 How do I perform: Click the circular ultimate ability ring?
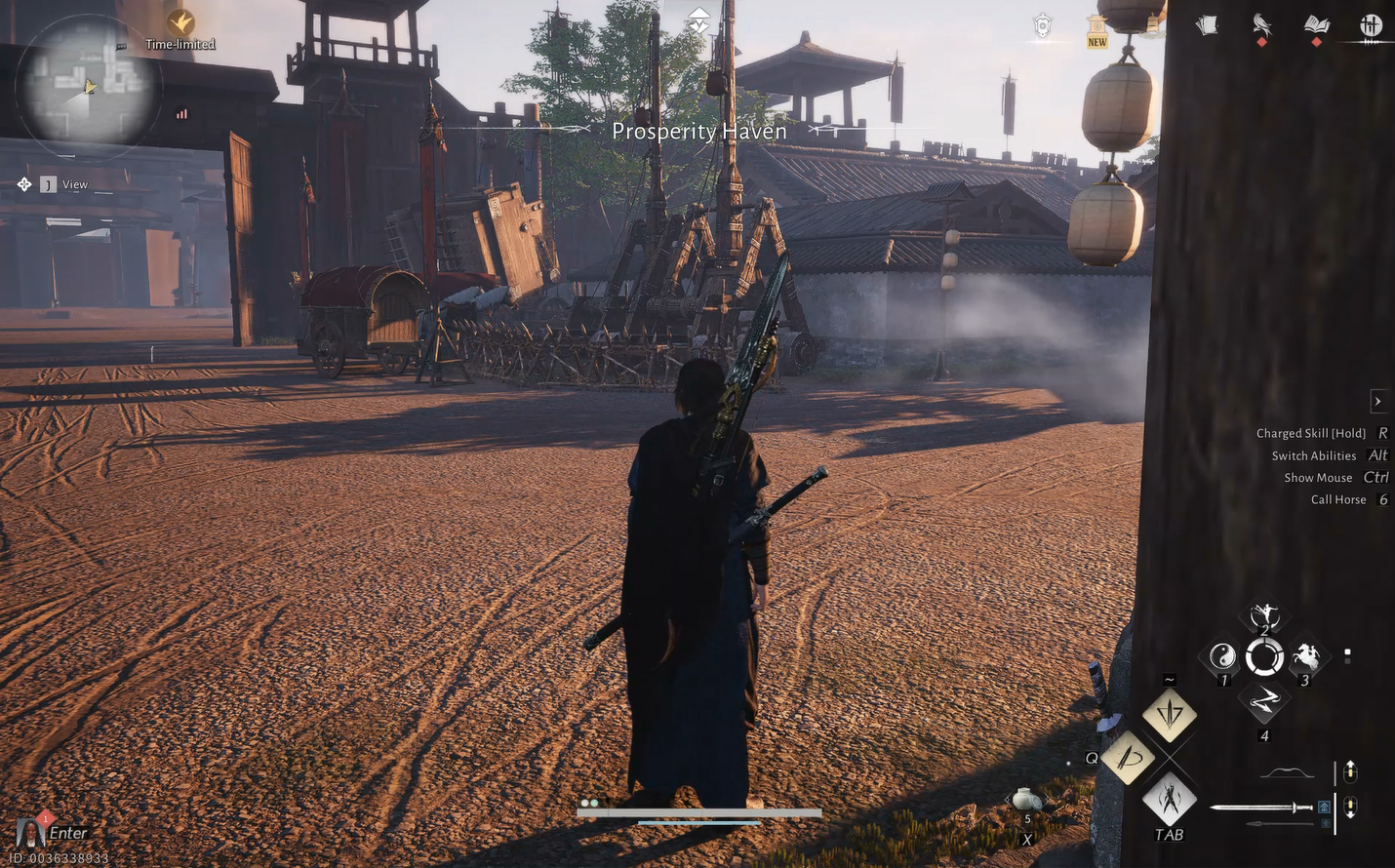(1264, 653)
